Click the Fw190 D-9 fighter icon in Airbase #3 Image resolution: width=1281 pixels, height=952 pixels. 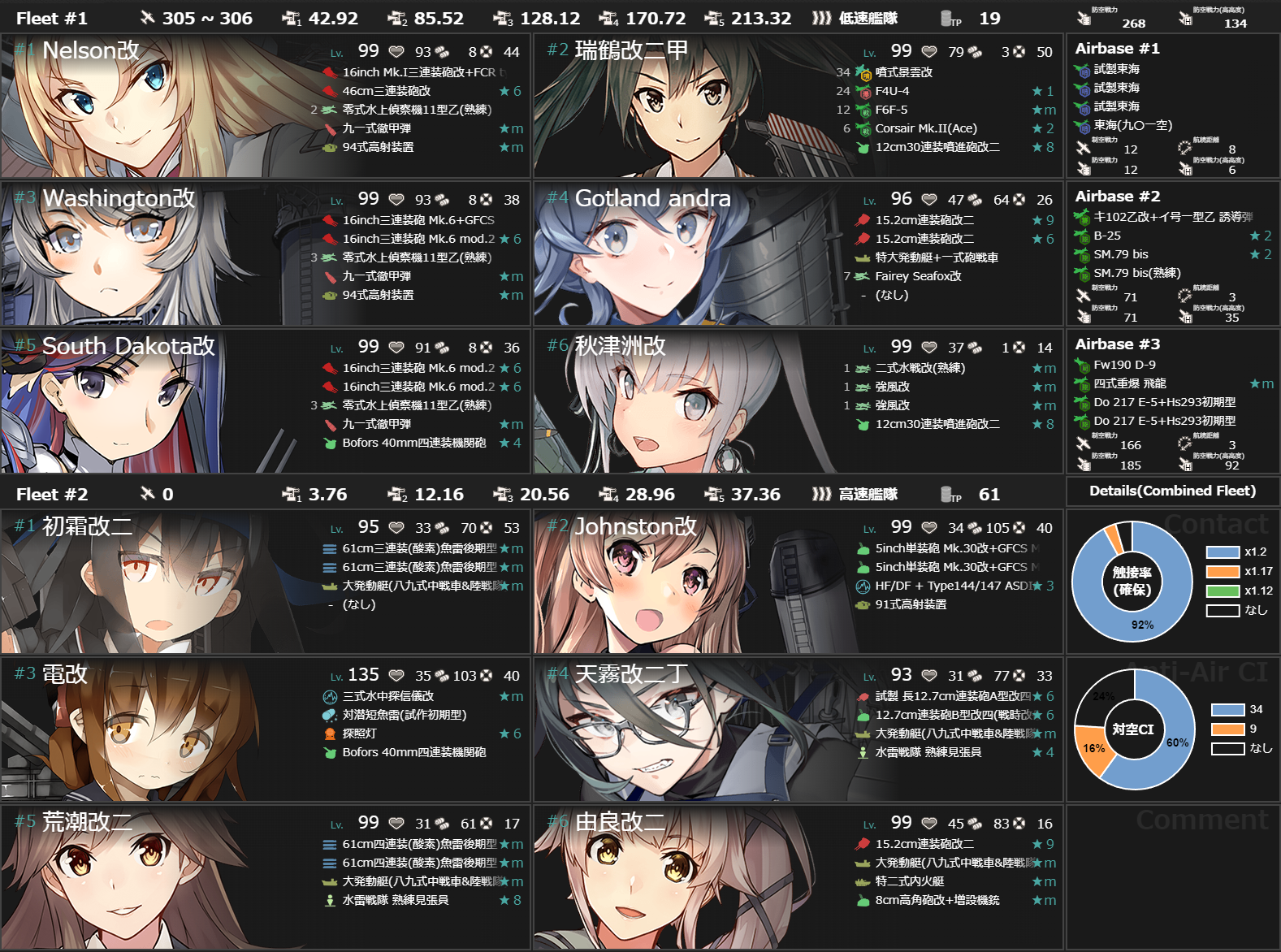tap(1080, 365)
